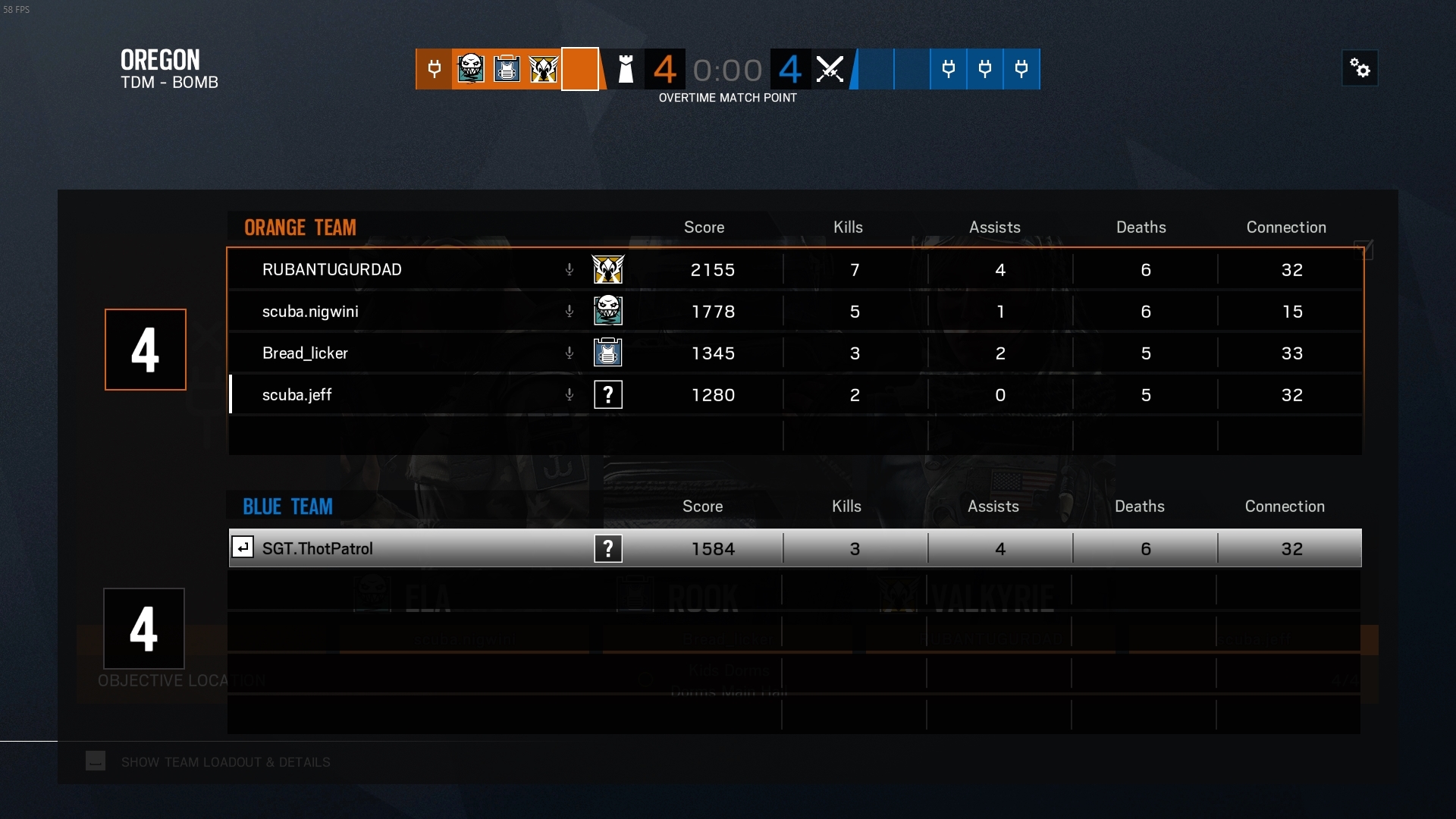This screenshot has width=1456, height=819.
Task: Open the settings gear icon
Action: tap(1360, 67)
